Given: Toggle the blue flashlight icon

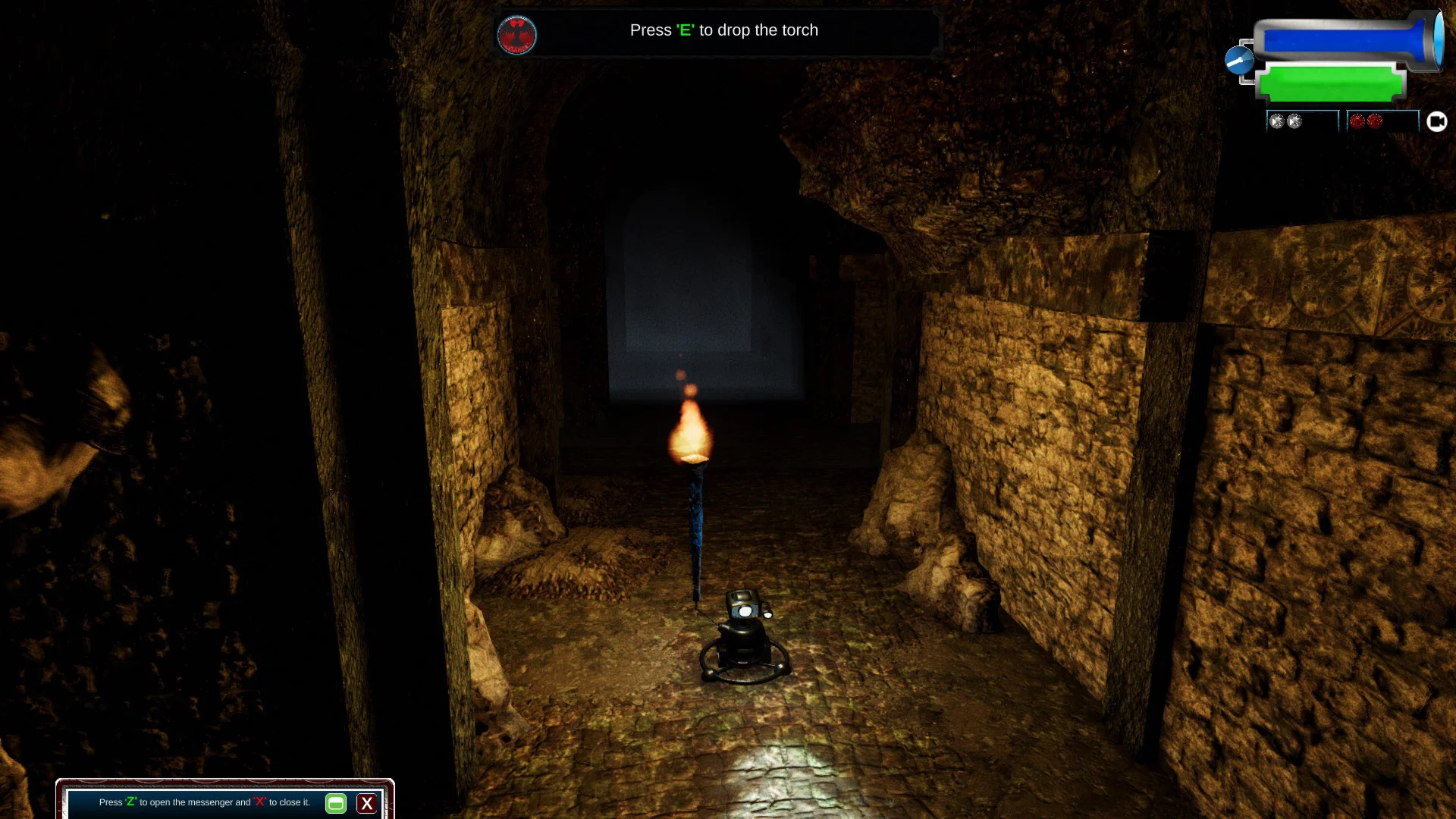Looking at the screenshot, I should pos(1240,60).
